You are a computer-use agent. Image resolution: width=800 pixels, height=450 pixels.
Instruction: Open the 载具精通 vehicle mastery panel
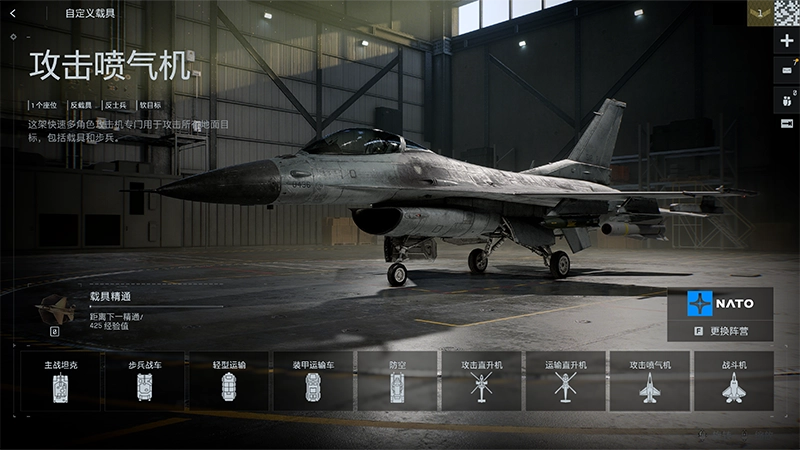(110, 296)
